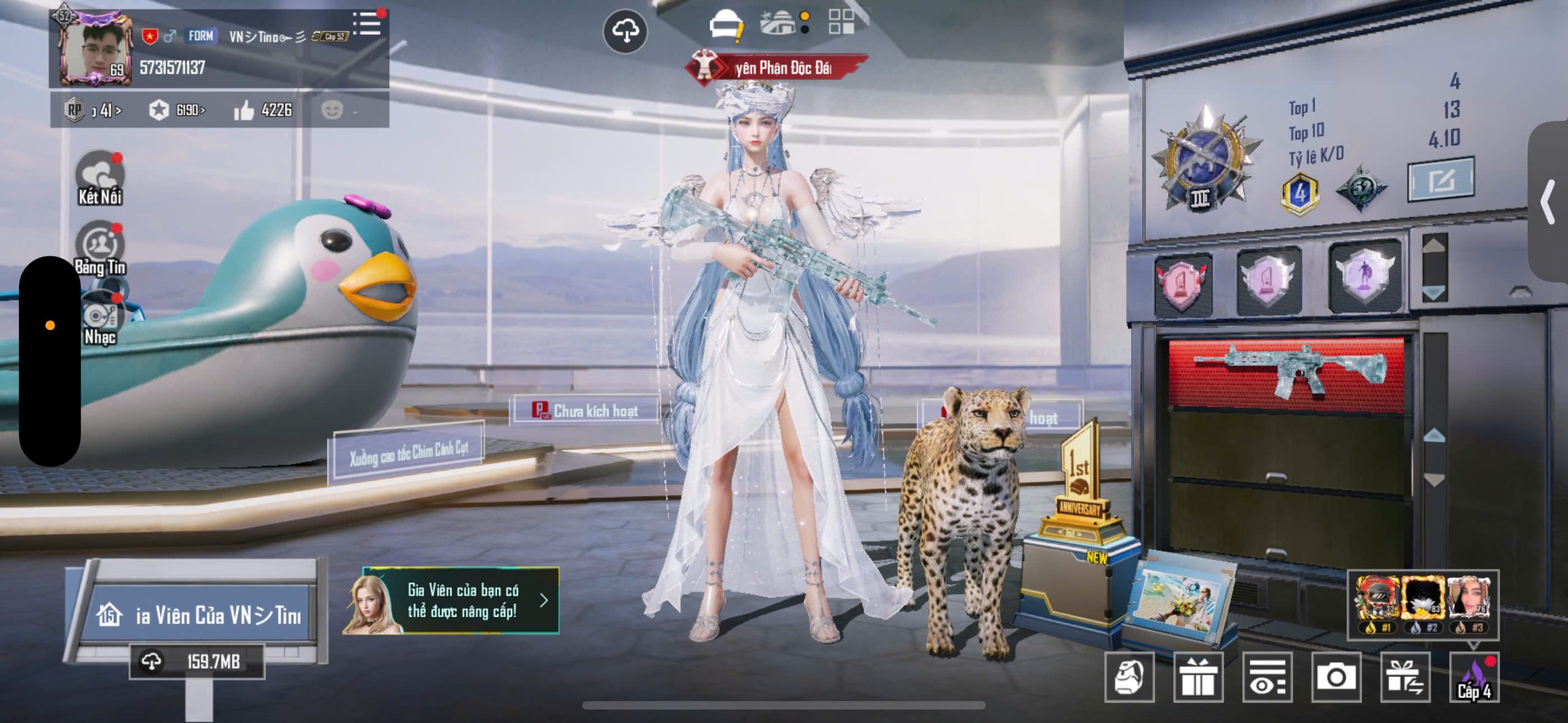Open the Cấp 4 flame level icon

[x=1474, y=677]
